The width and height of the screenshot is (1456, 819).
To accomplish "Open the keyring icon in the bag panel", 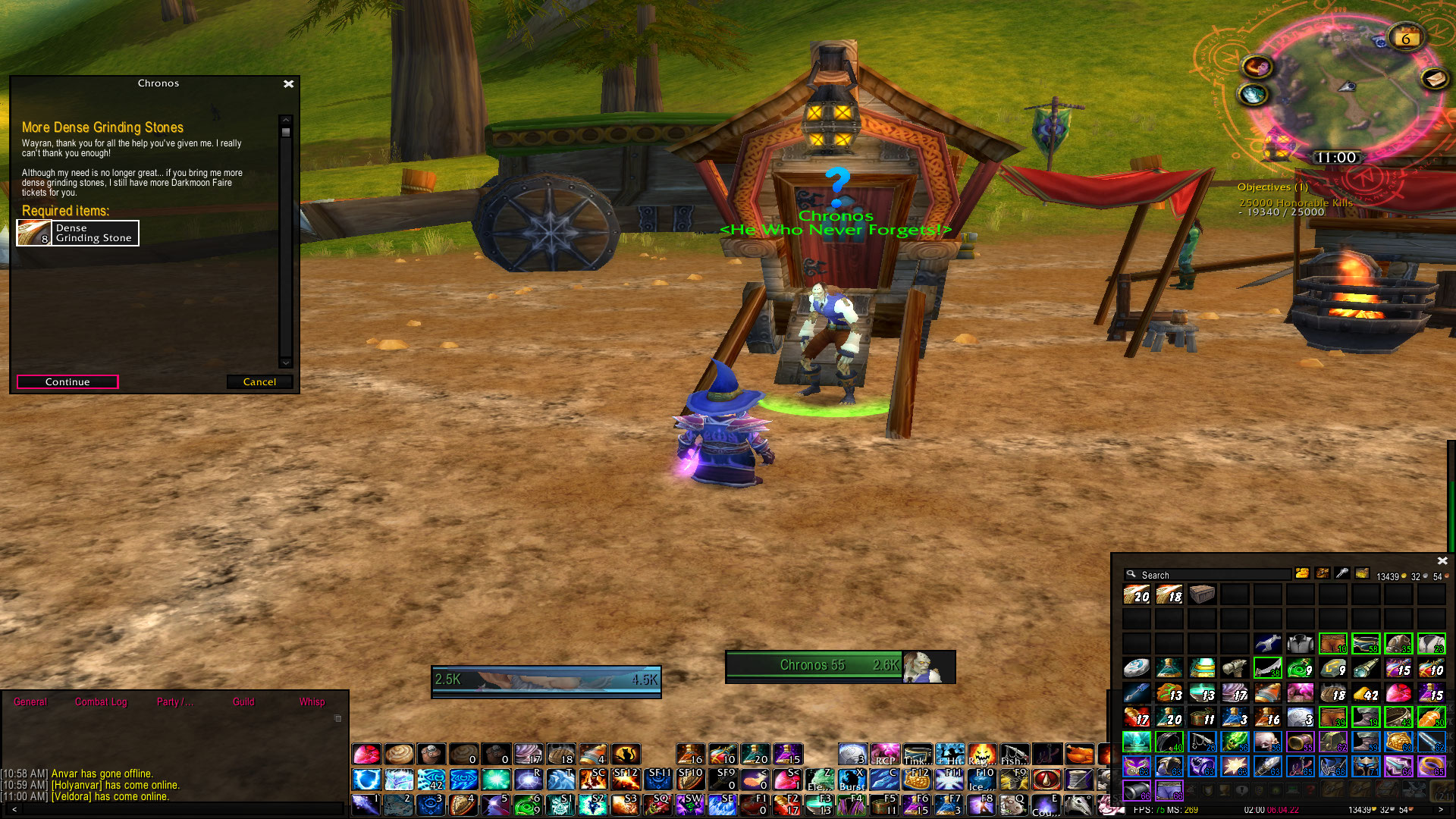I will (x=1341, y=574).
